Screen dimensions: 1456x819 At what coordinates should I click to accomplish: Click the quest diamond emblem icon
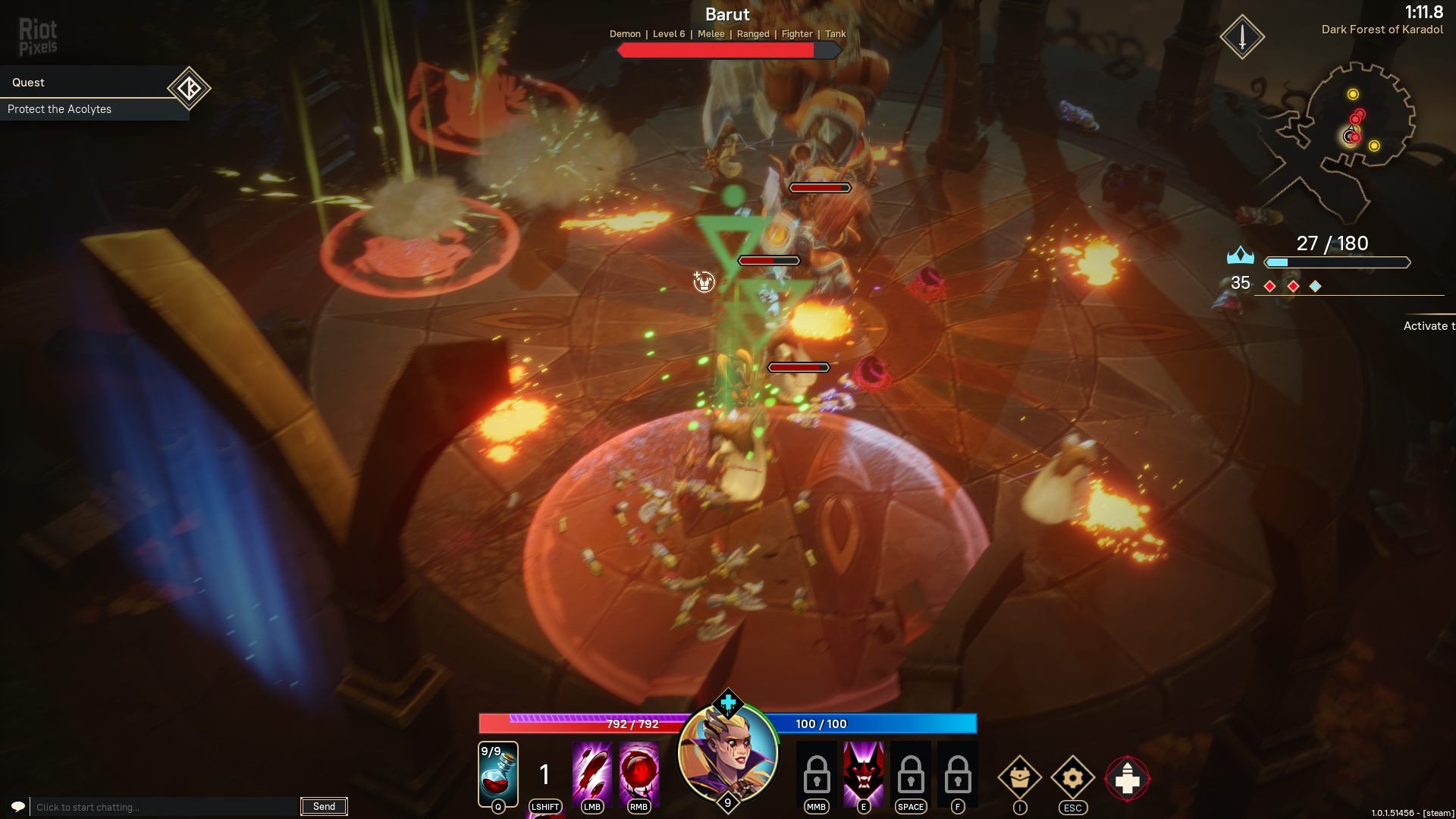tap(189, 89)
